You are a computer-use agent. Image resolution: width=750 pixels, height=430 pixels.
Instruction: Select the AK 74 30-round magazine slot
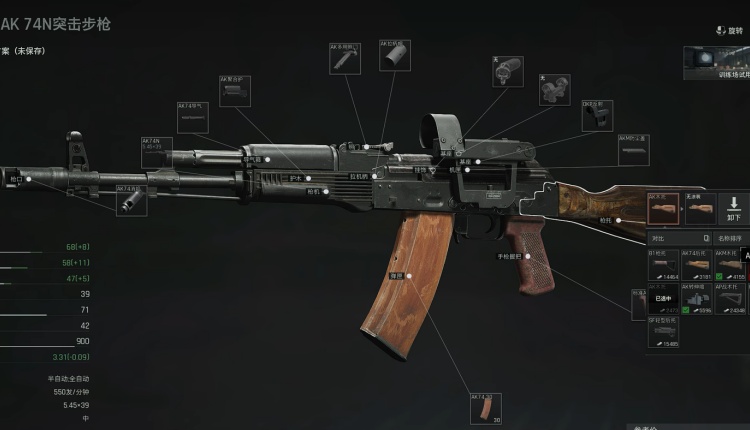(486, 410)
